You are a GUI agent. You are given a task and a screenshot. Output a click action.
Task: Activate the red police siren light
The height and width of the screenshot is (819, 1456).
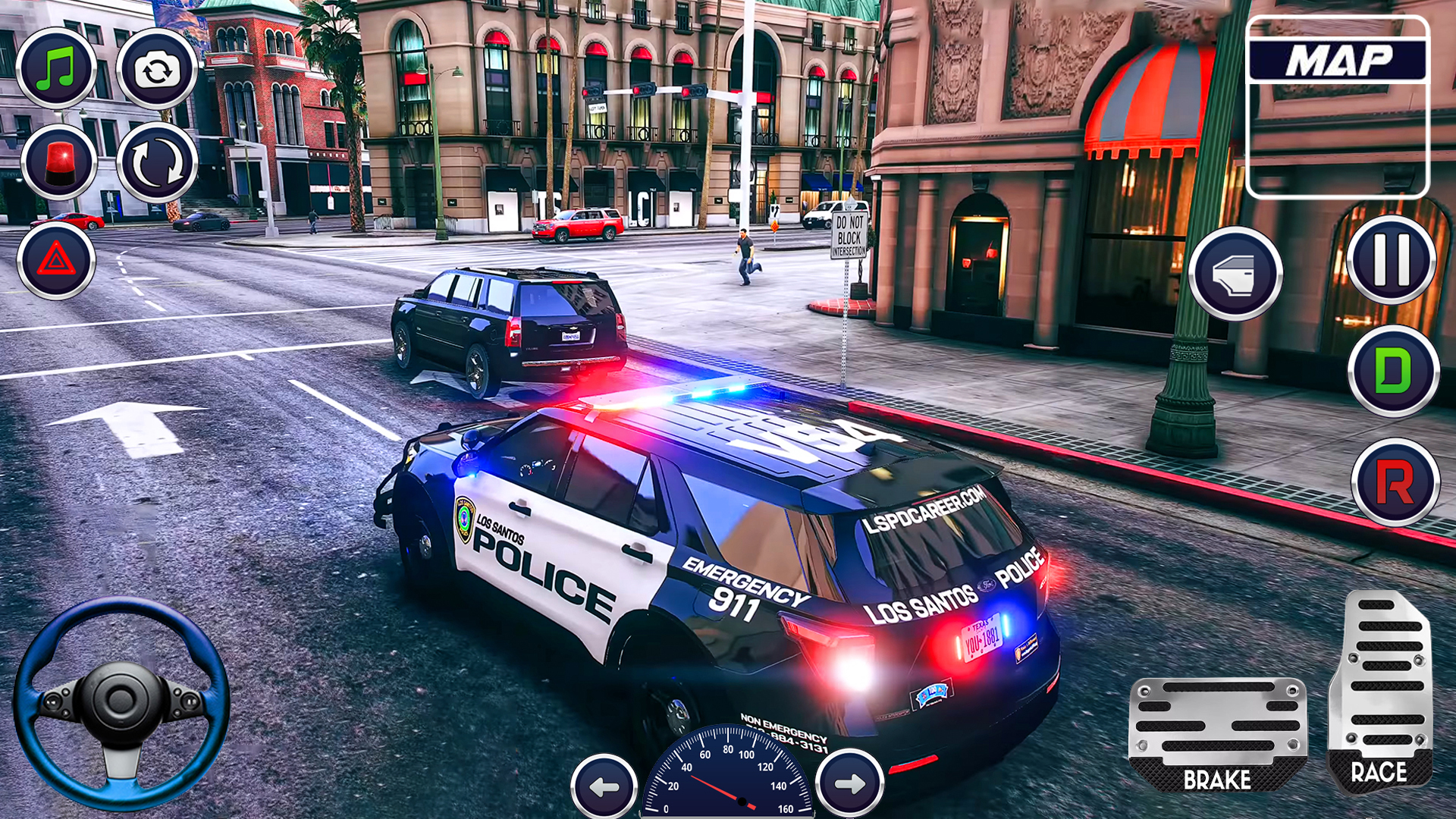click(58, 162)
